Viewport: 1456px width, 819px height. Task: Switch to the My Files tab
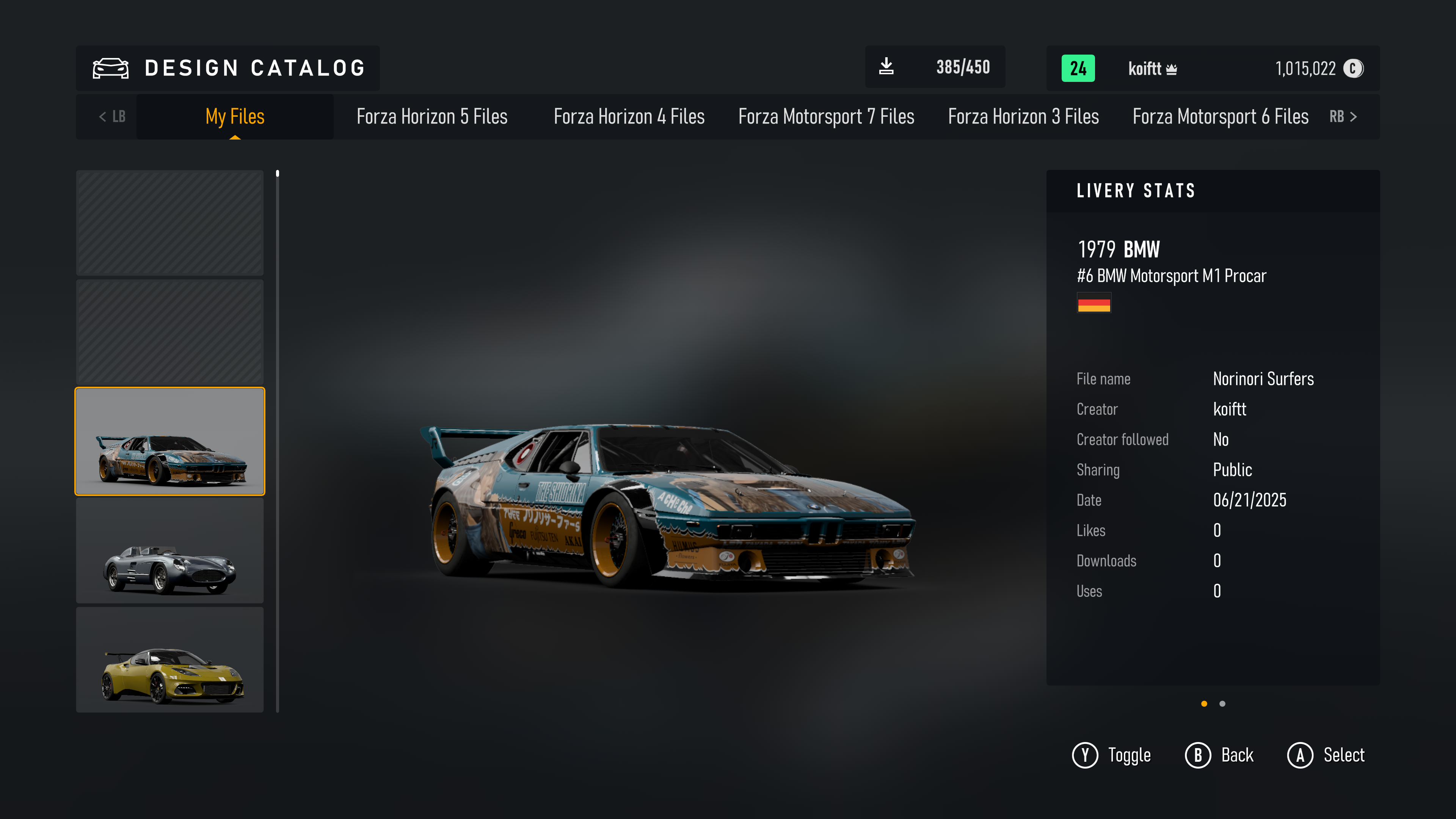[235, 116]
